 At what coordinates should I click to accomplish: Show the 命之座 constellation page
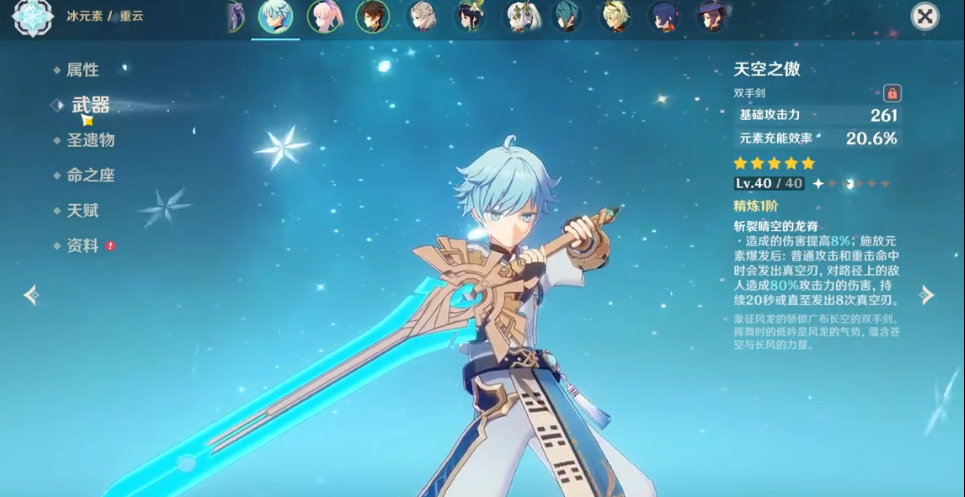(x=90, y=175)
